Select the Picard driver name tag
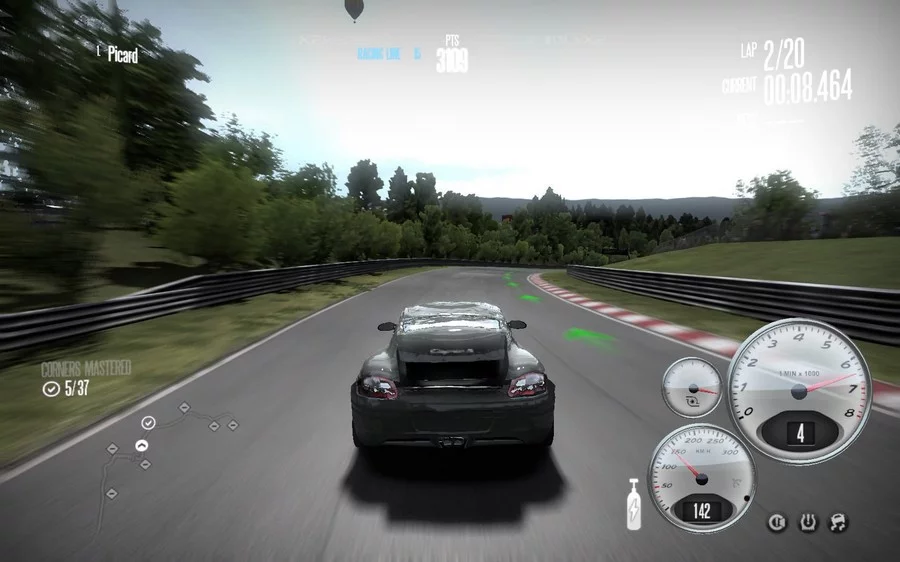 pyautogui.click(x=122, y=54)
